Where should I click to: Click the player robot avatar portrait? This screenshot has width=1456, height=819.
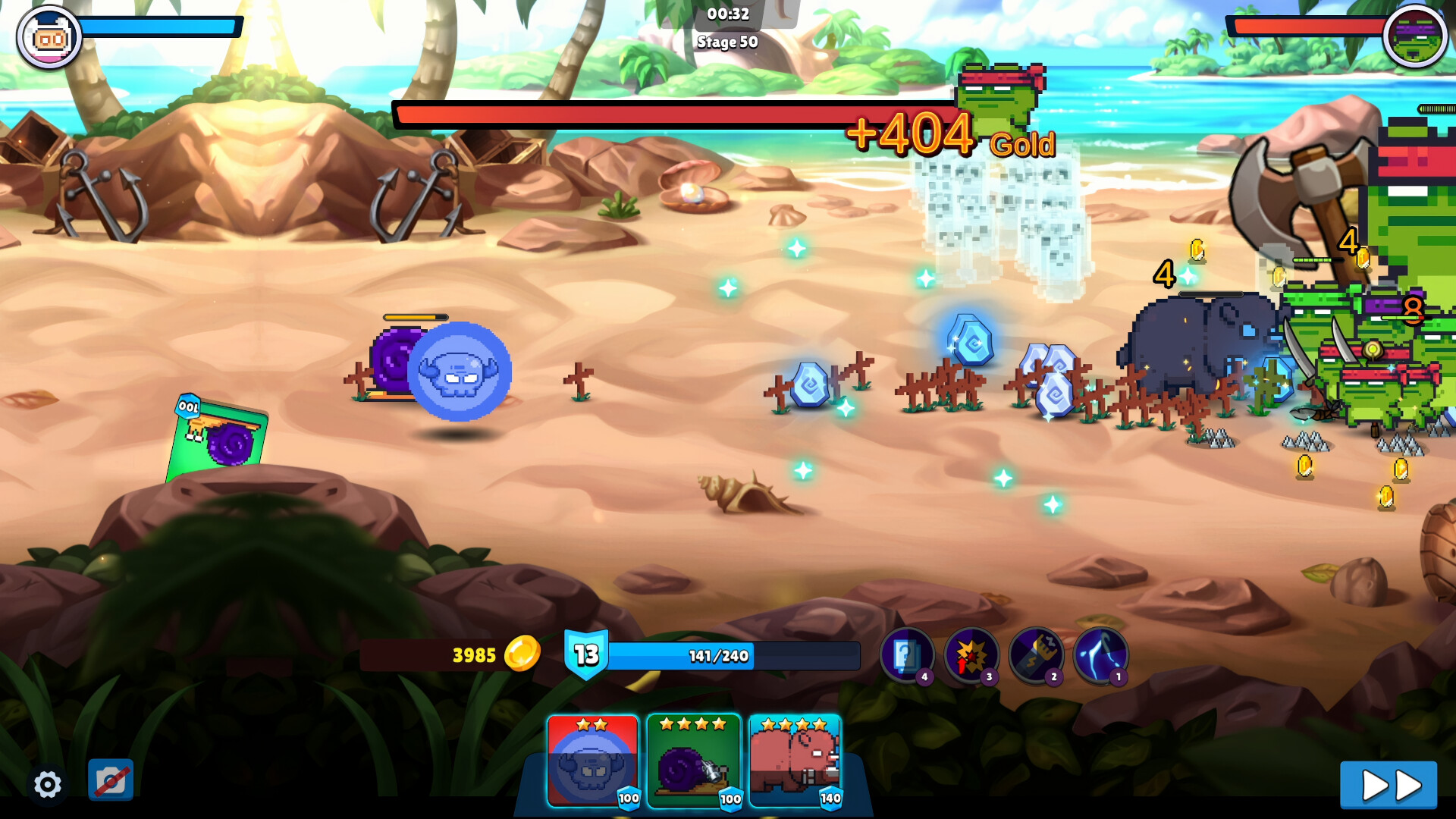[x=49, y=36]
